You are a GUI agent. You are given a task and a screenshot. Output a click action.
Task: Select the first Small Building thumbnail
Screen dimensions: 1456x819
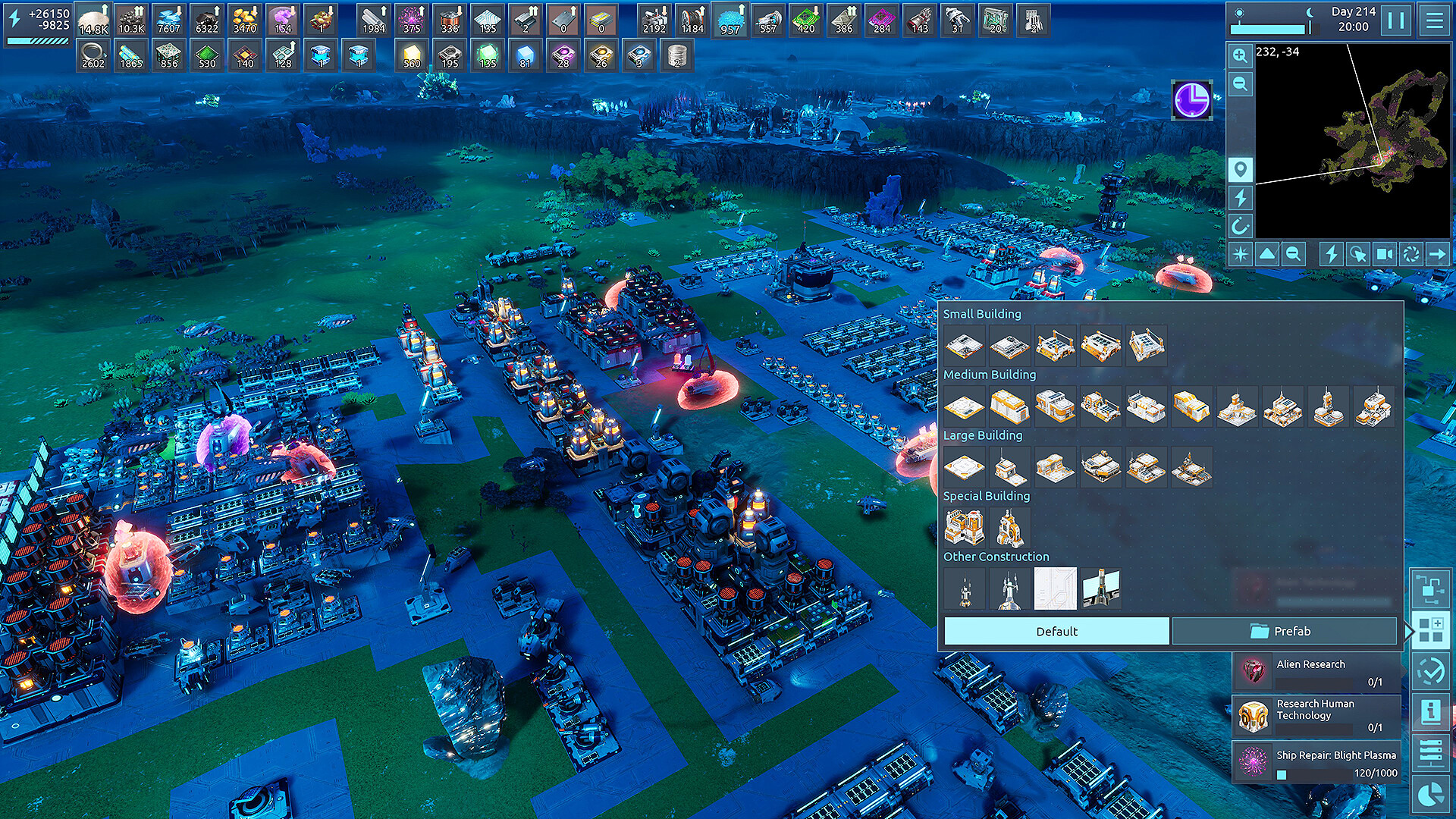click(x=965, y=345)
